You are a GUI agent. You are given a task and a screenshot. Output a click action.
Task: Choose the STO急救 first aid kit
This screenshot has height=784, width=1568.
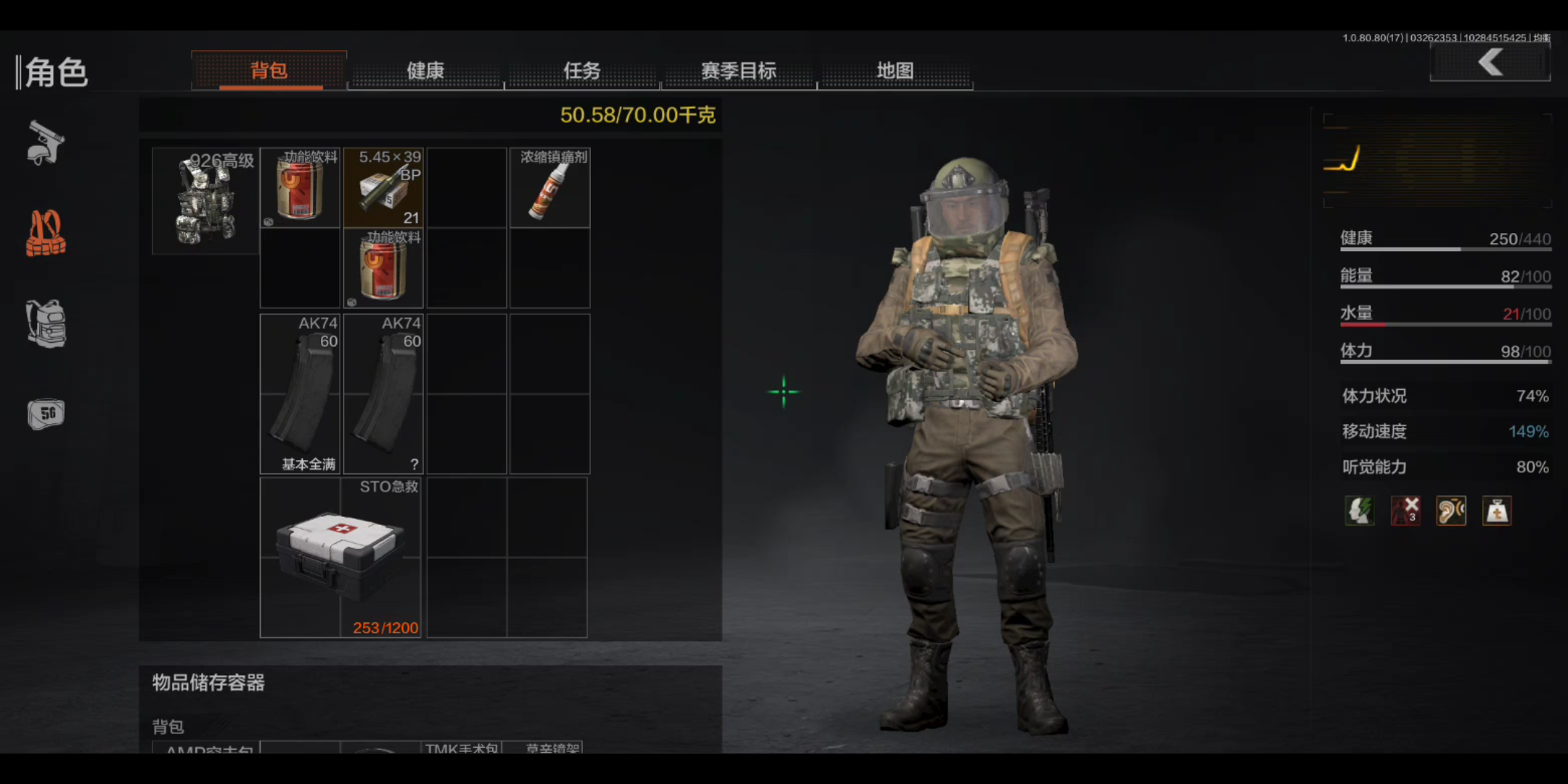340,557
